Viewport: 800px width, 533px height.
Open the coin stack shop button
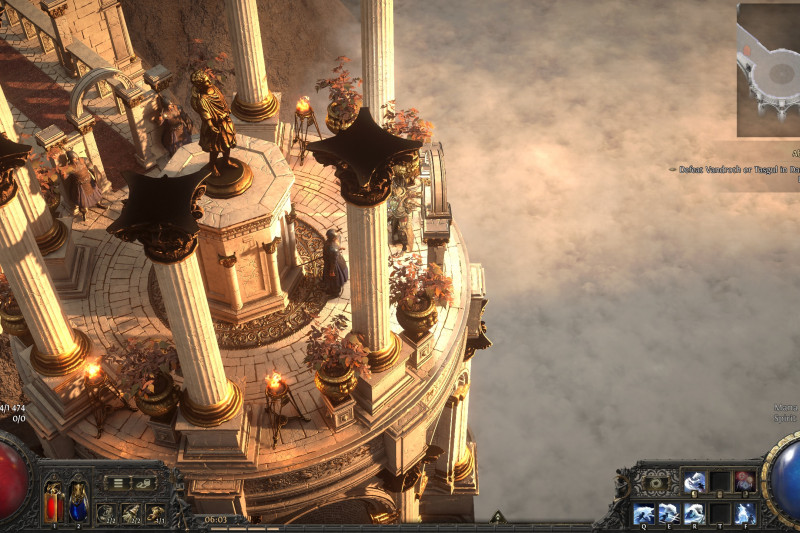click(x=144, y=483)
